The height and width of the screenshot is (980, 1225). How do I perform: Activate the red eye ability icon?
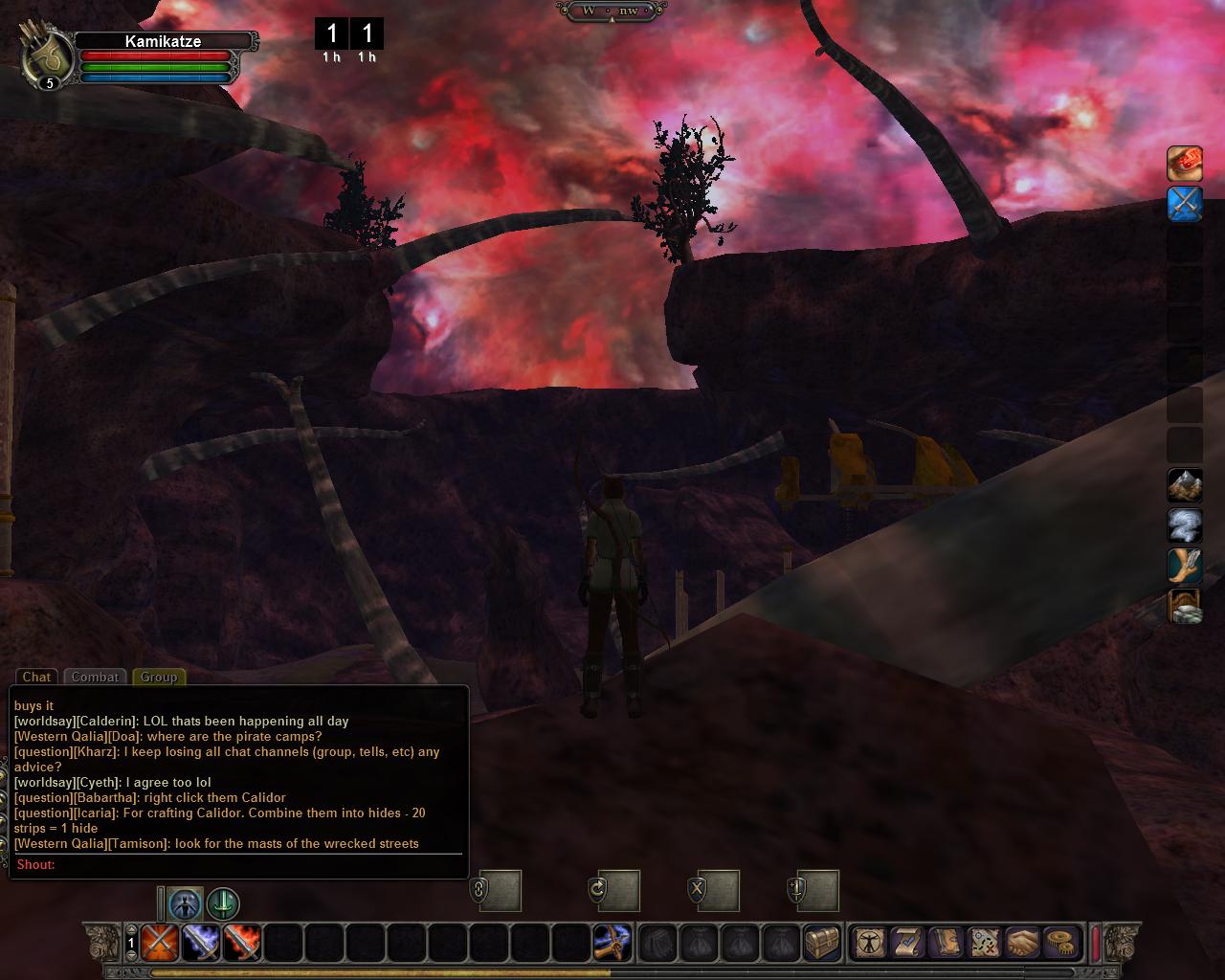pyautogui.click(x=1185, y=164)
